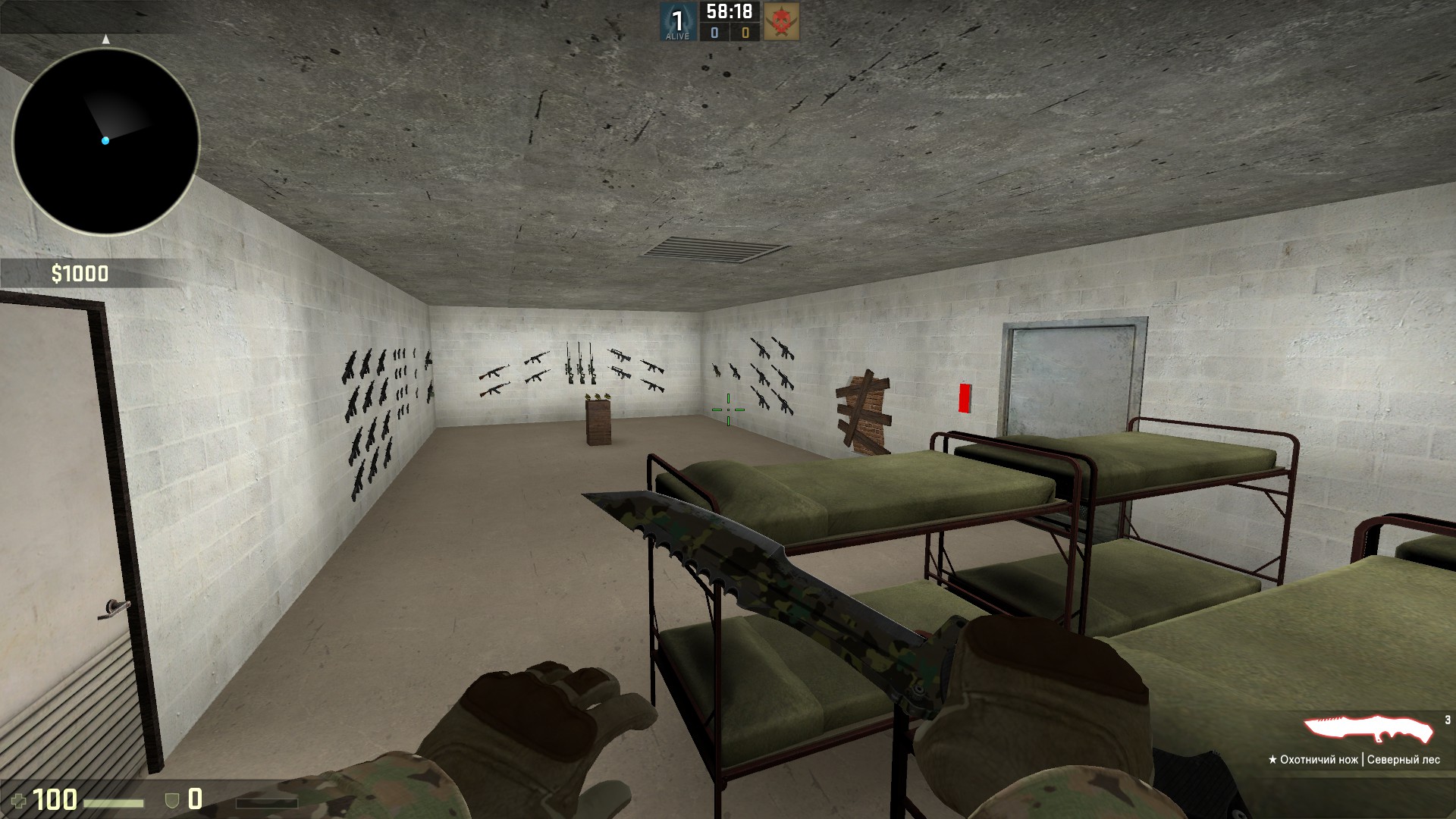Click the counter-terrorist alive count badge
The image size is (1456, 819).
677,22
